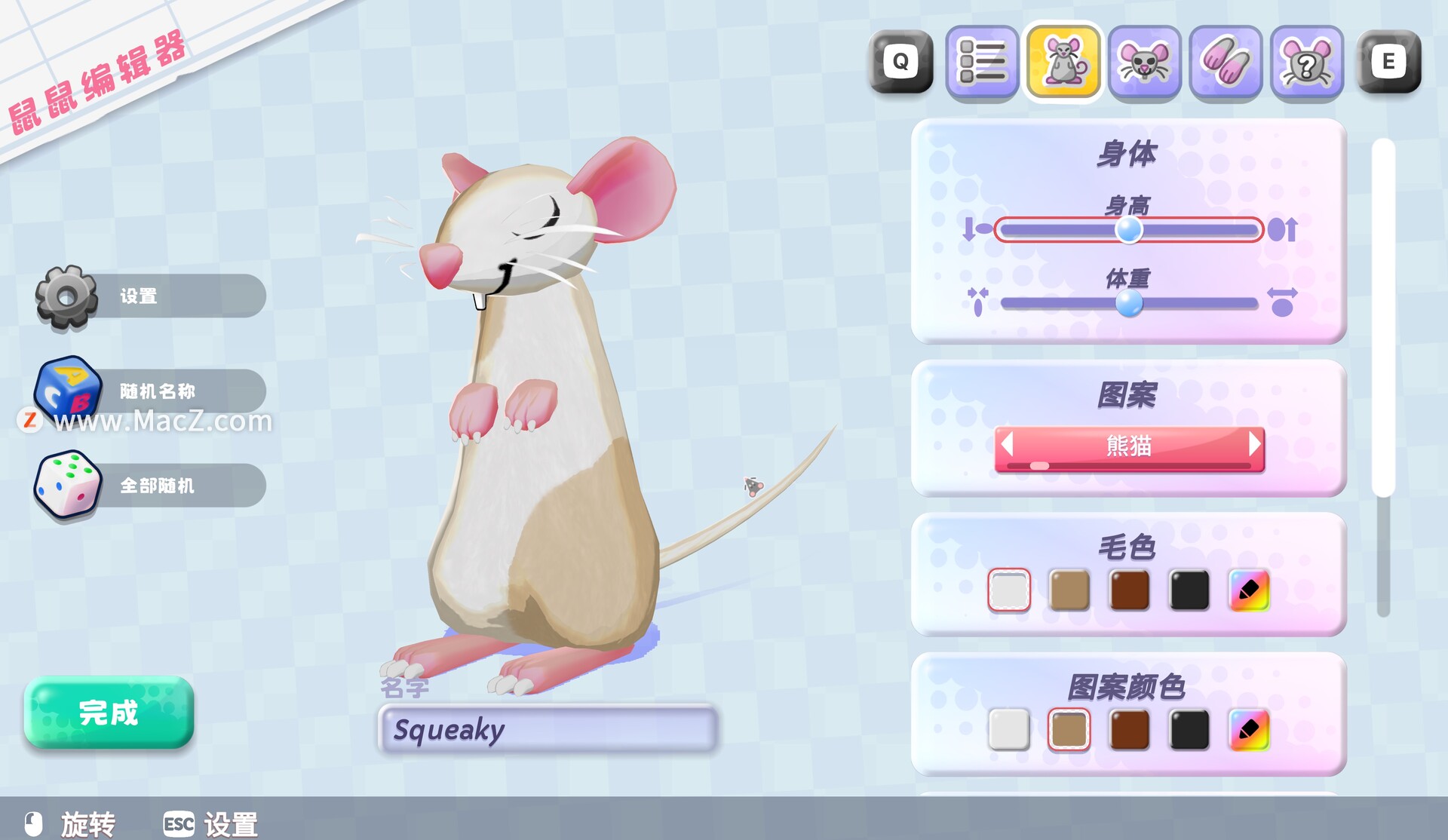Image resolution: width=1448 pixels, height=840 pixels.
Task: Select the dark brown 图案颜色 swatch
Action: pyautogui.click(x=1129, y=729)
